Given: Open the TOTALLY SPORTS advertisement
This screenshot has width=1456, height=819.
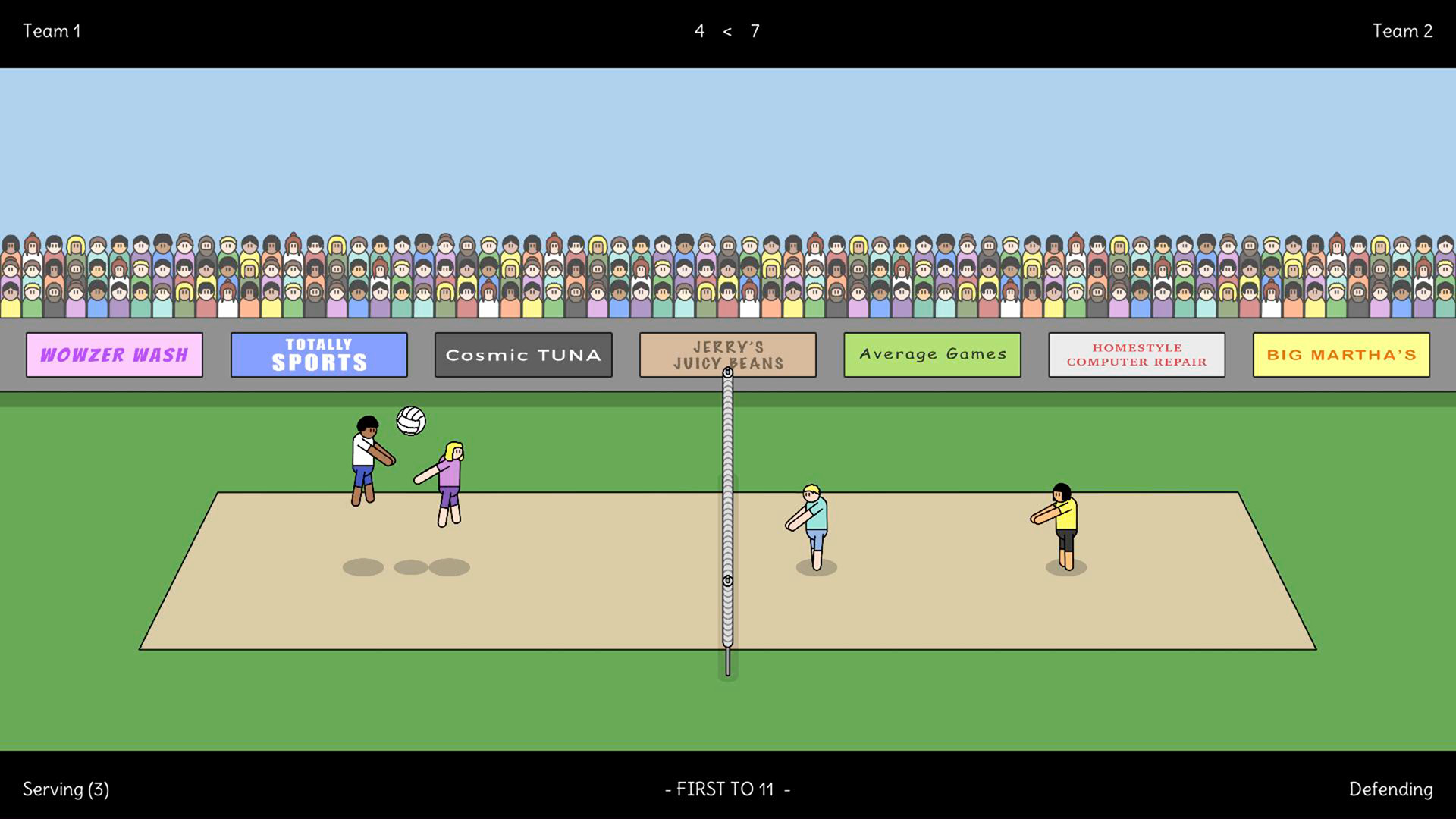Looking at the screenshot, I should (x=318, y=354).
